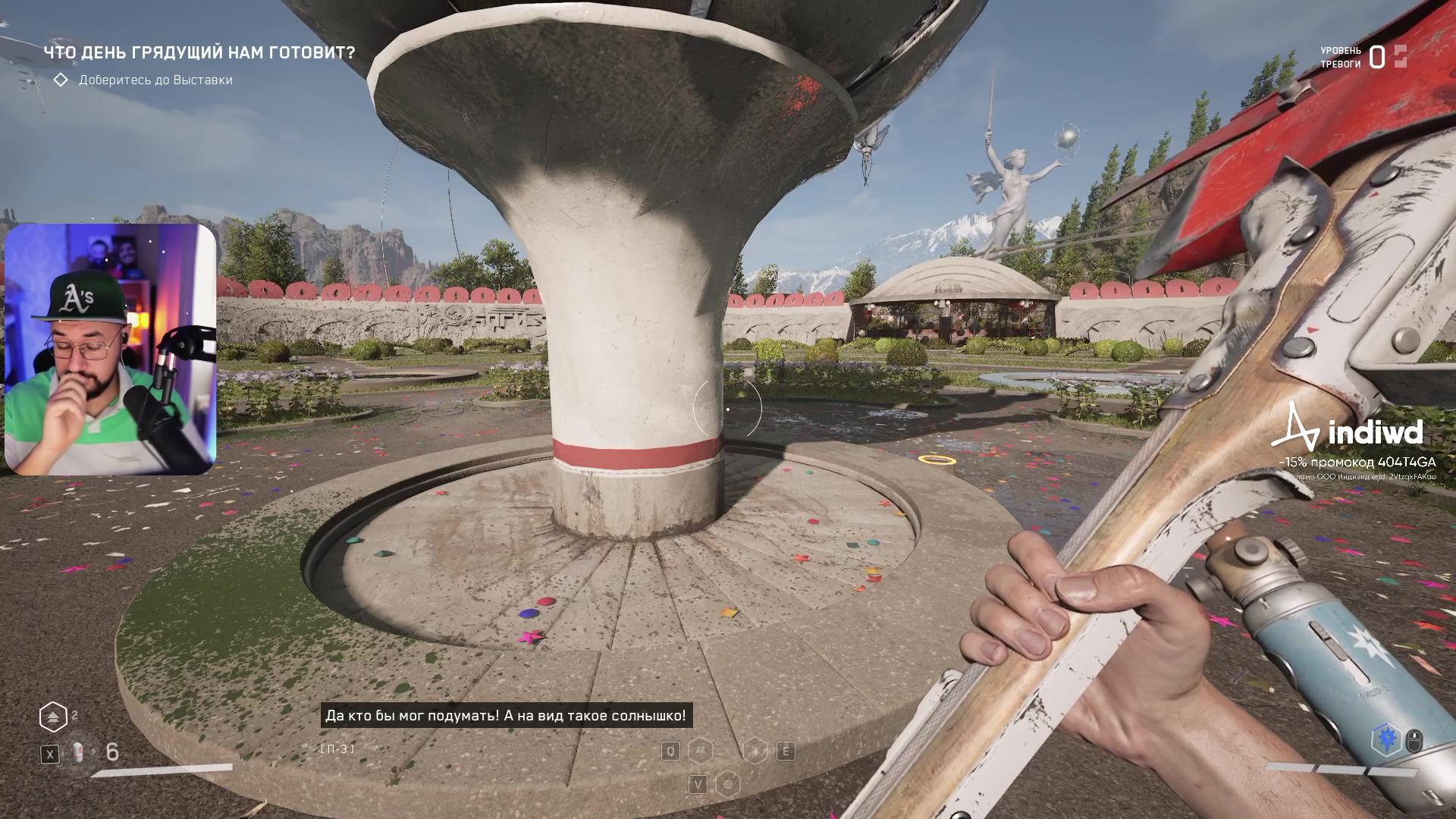Click the hexagon arrow icon with count 2
The height and width of the screenshot is (819, 1456).
[53, 717]
